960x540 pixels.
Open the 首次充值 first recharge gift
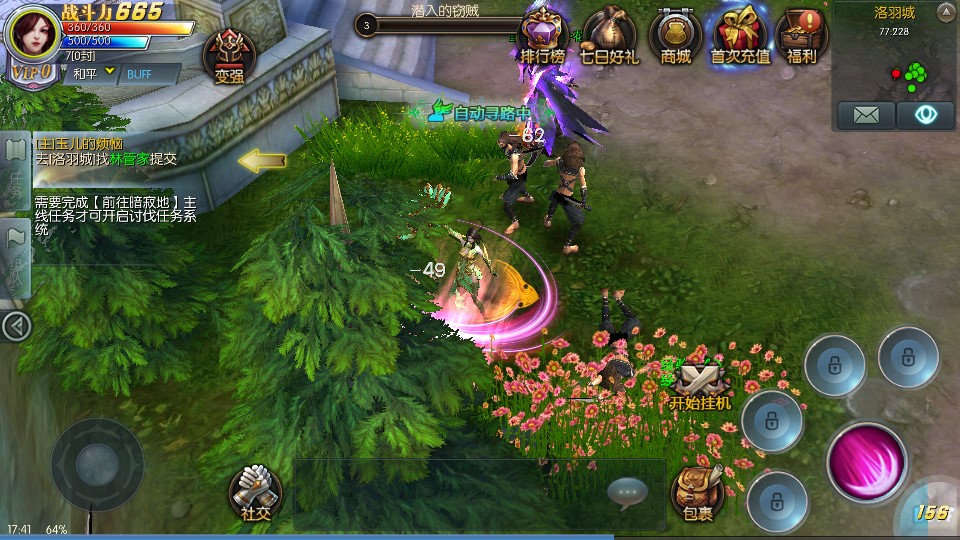740,35
